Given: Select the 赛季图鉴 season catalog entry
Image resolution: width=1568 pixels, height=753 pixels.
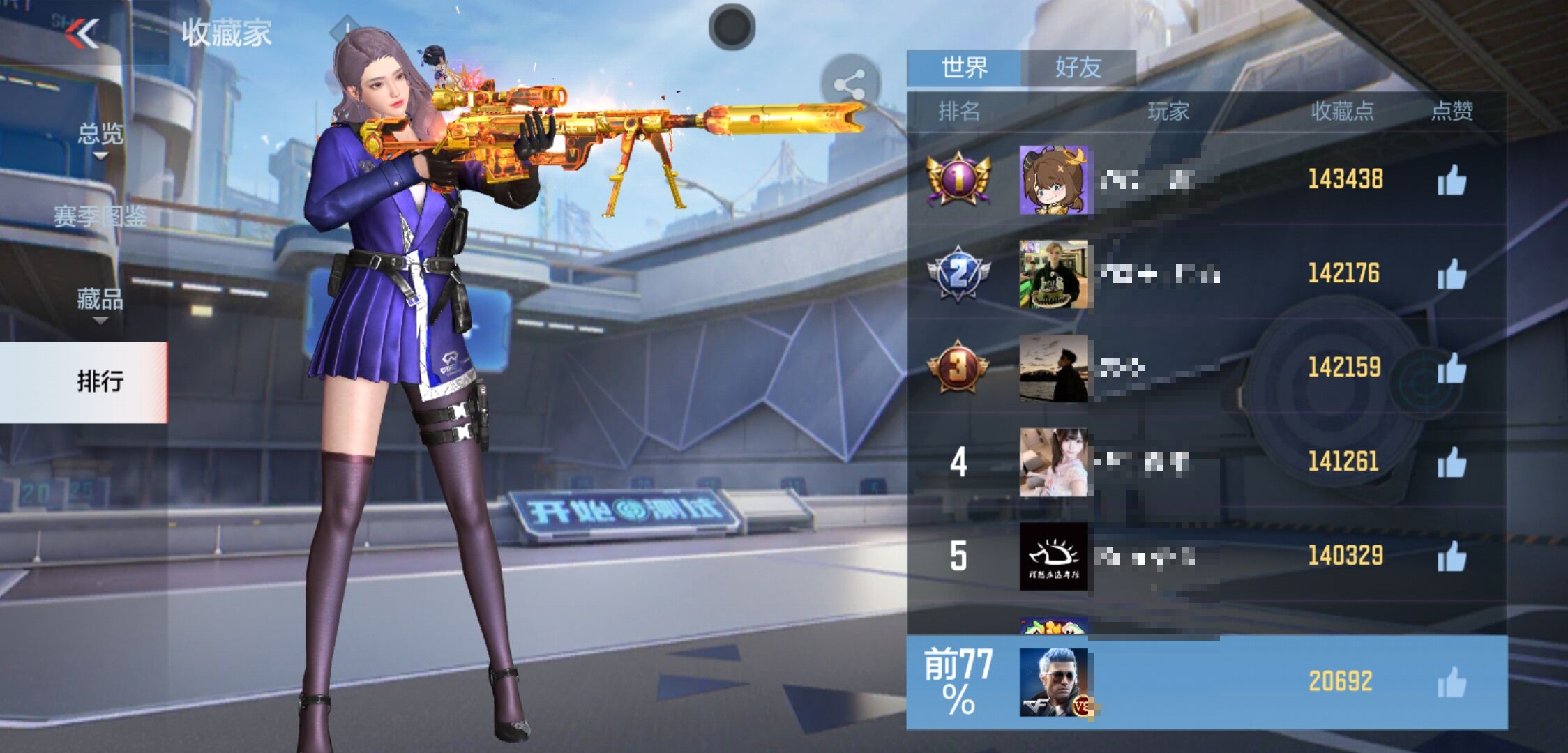Looking at the screenshot, I should [100, 217].
